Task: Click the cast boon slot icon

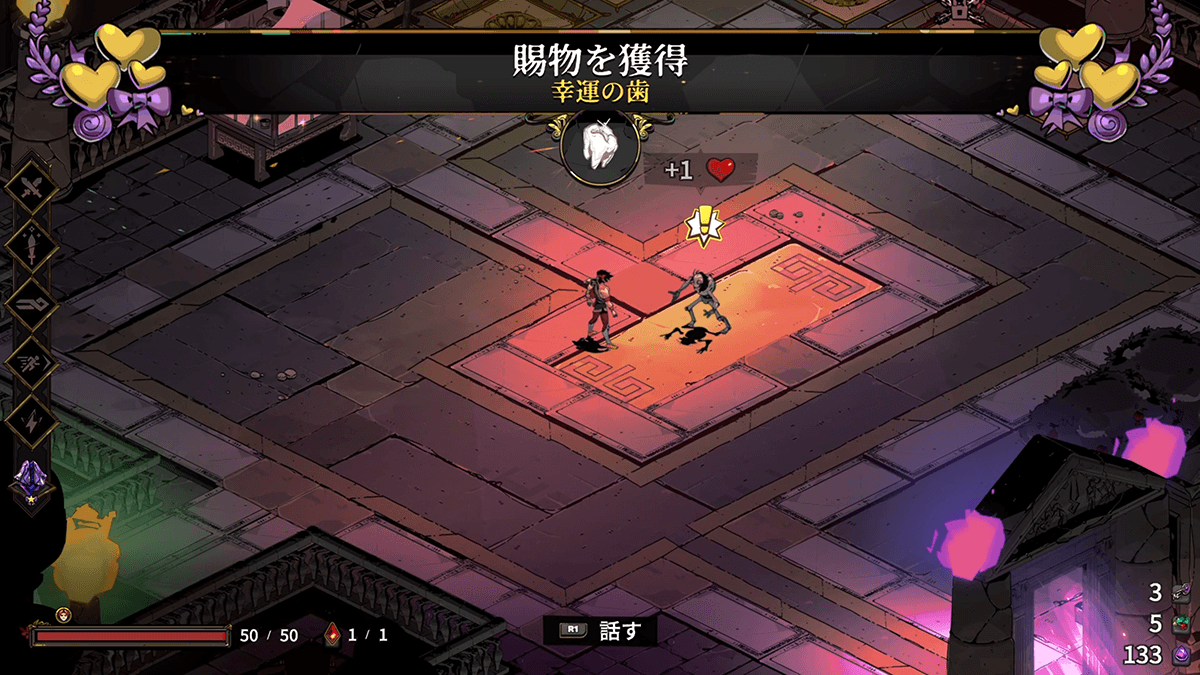Action: [x=31, y=302]
